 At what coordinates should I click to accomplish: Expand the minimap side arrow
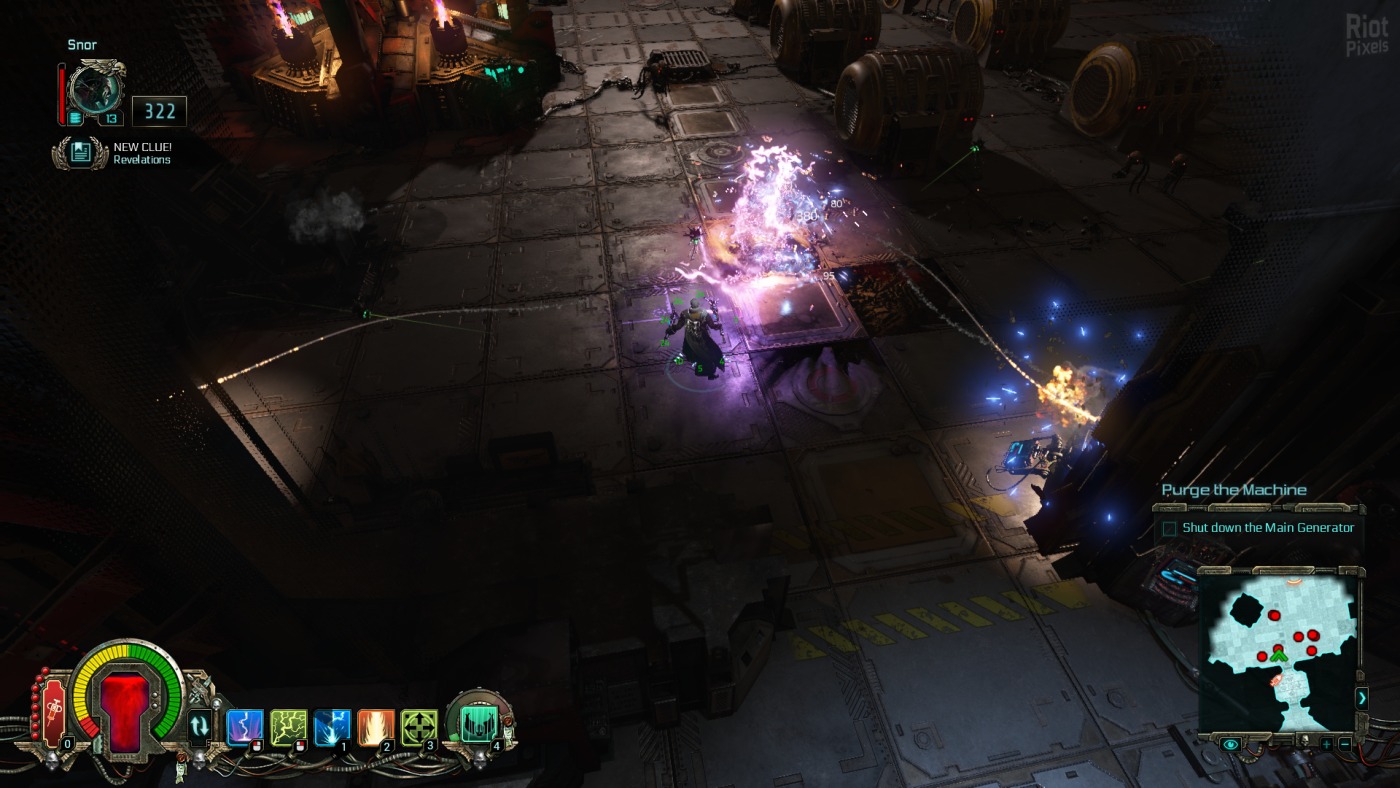click(1361, 698)
